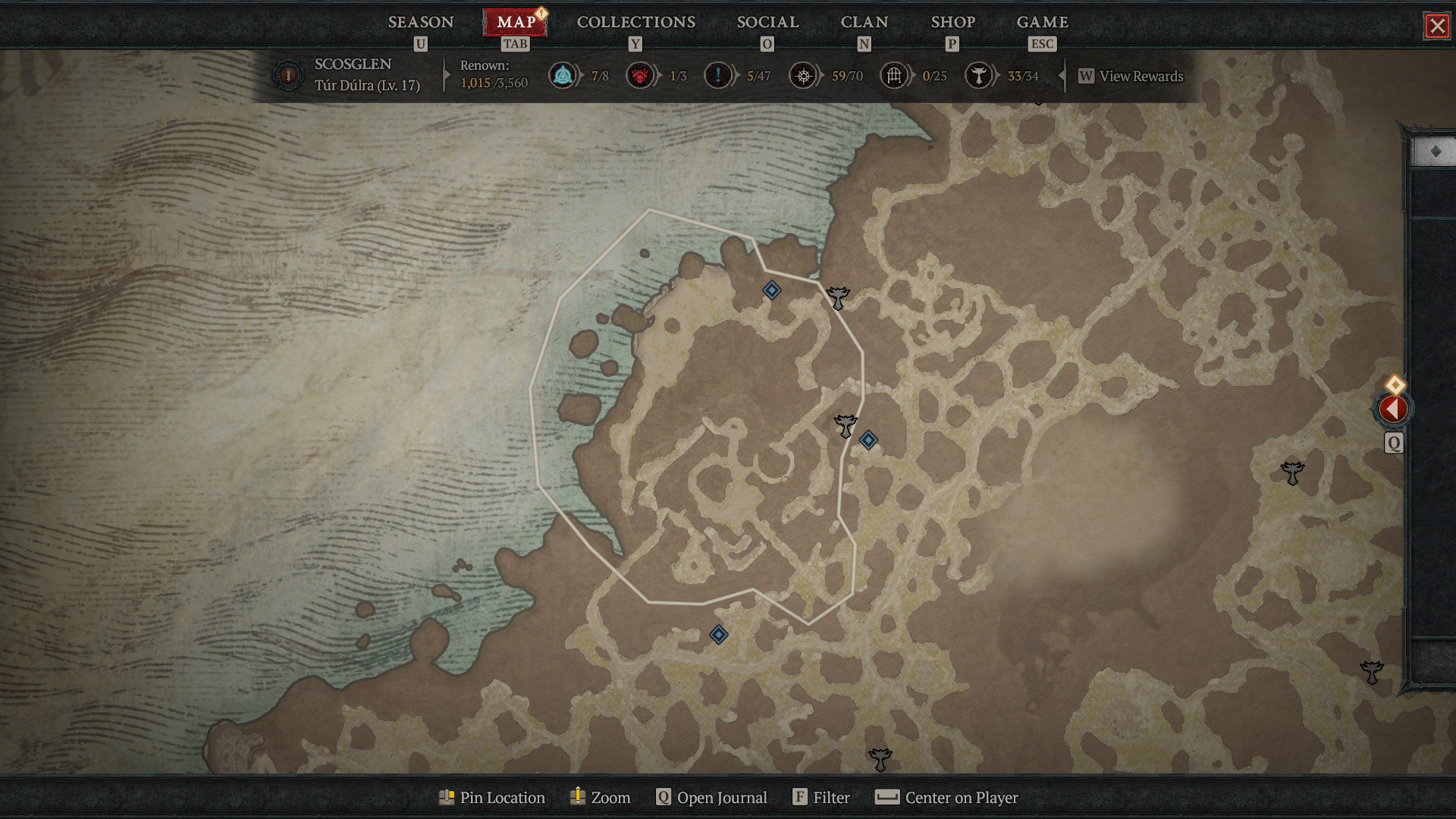Select the blue waypoint marker in the south
Image resolution: width=1456 pixels, height=819 pixels.
pos(718,635)
